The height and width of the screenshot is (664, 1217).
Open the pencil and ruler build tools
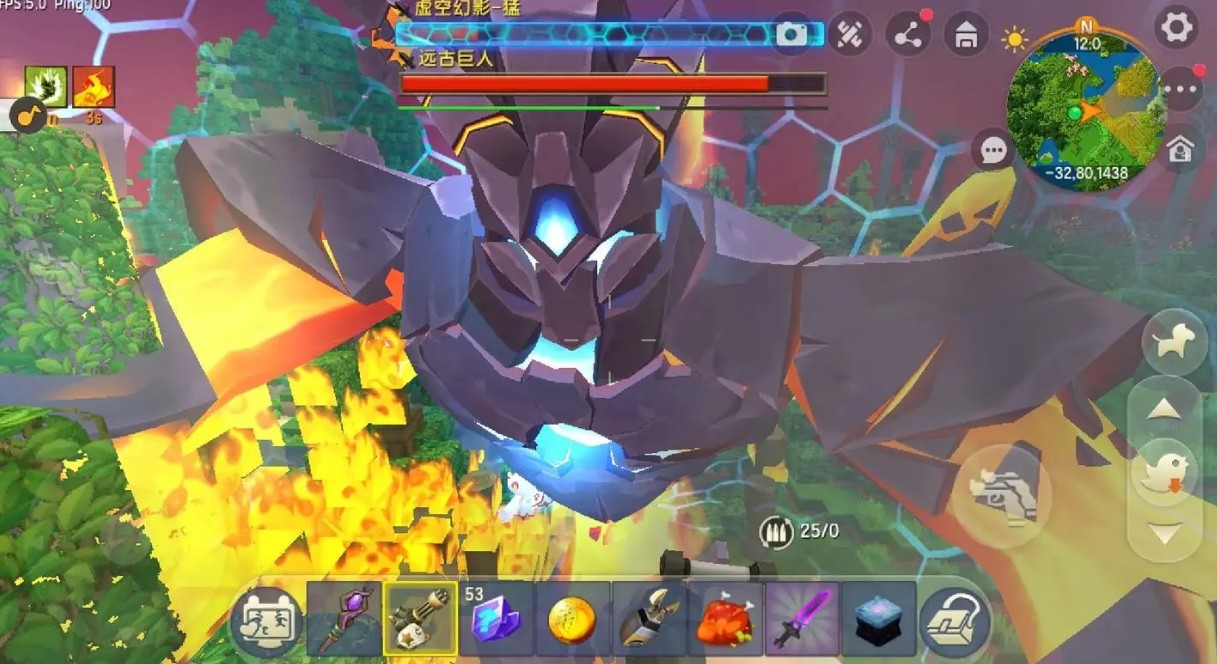pos(849,36)
